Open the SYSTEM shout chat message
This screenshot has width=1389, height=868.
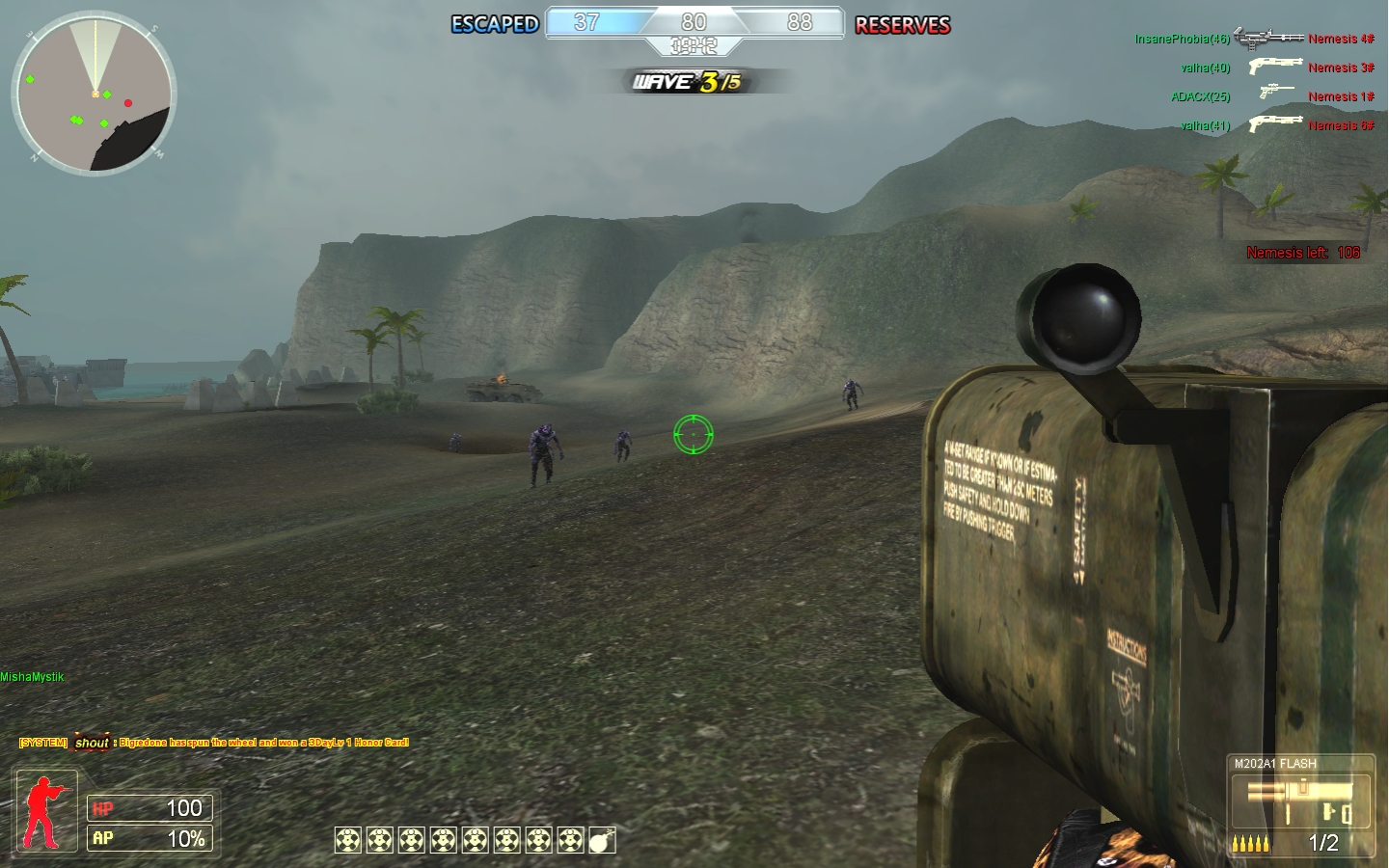coord(214,743)
